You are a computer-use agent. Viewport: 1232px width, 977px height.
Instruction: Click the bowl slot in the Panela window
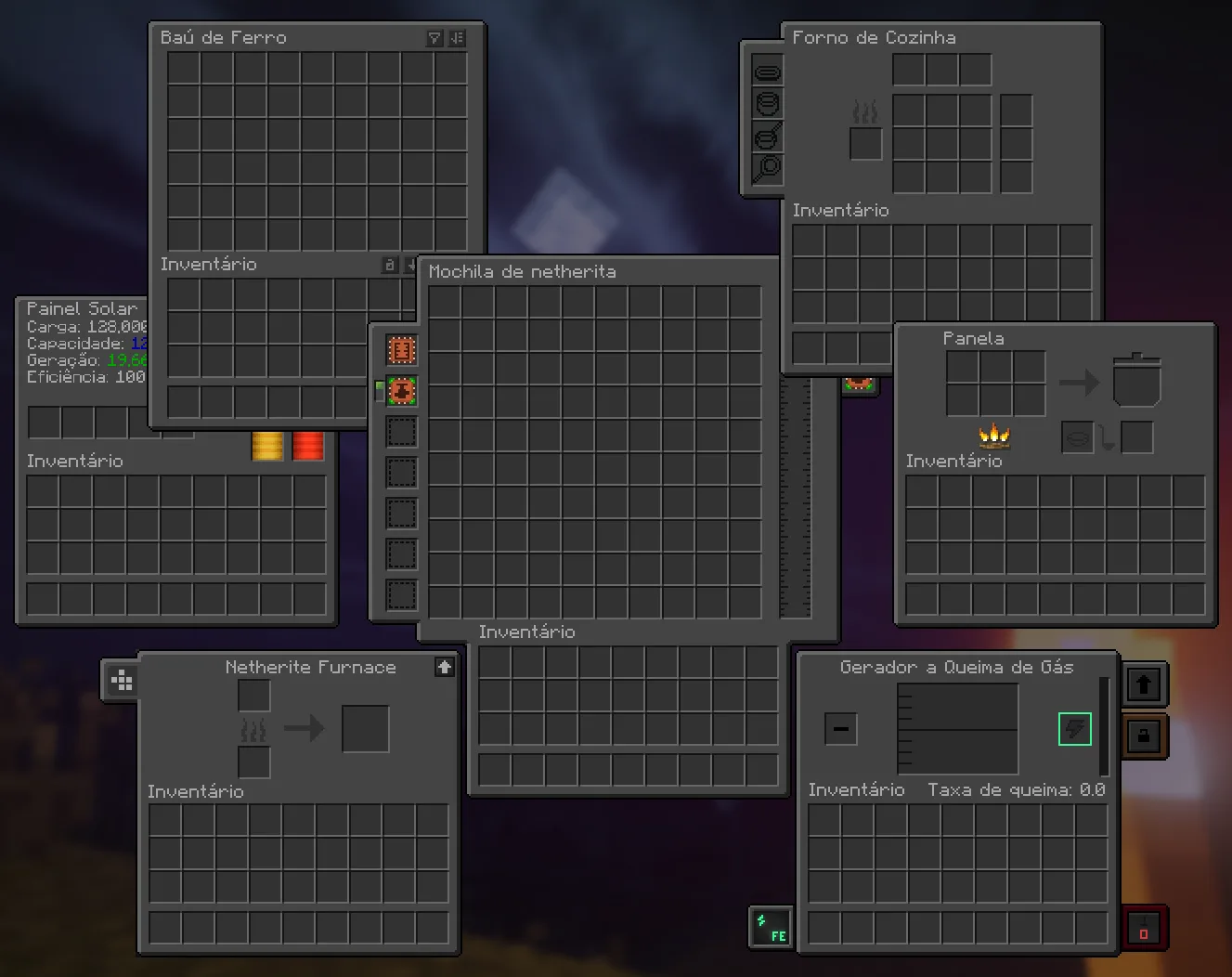pos(1078,437)
